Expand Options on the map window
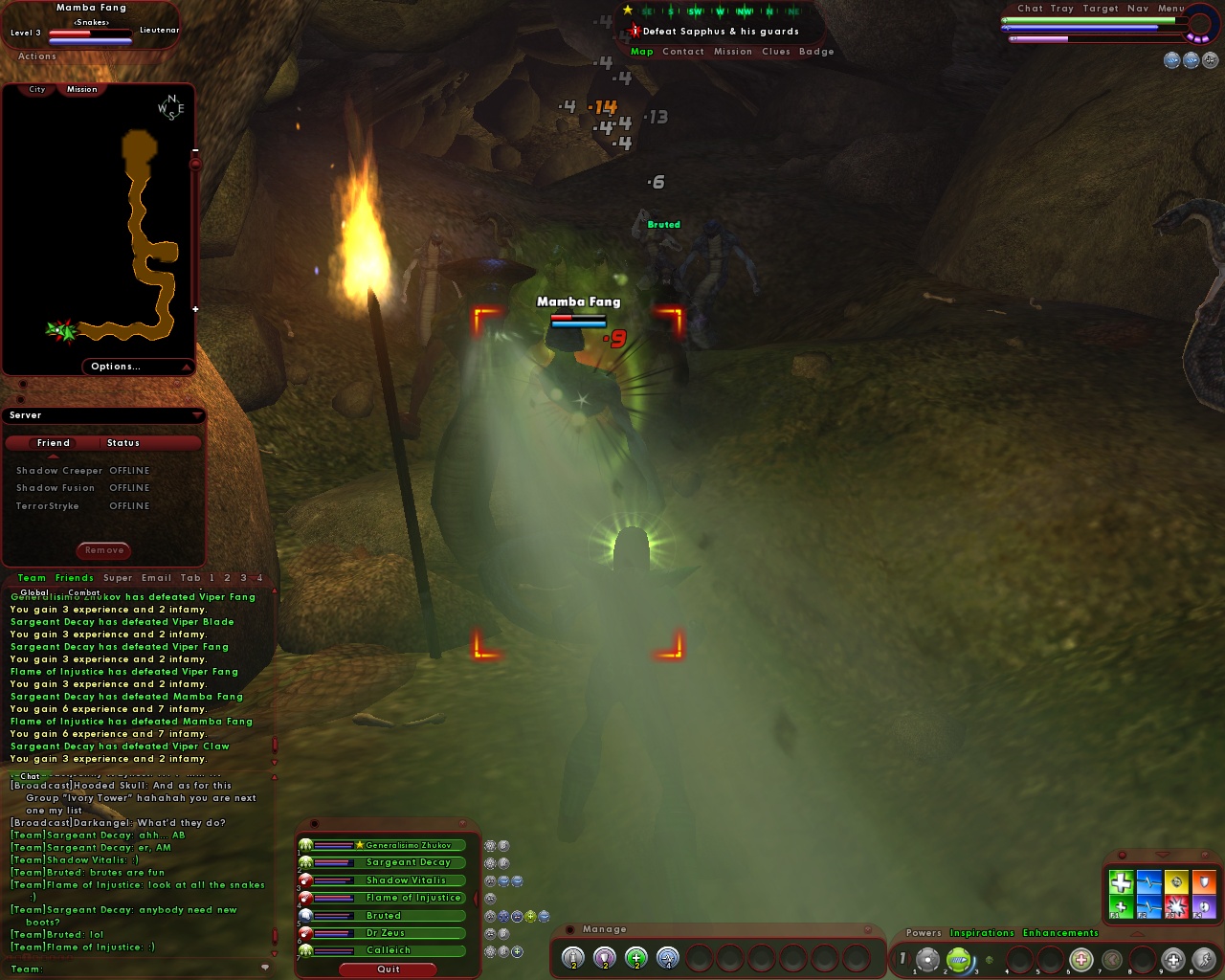The image size is (1225, 980). coord(115,367)
